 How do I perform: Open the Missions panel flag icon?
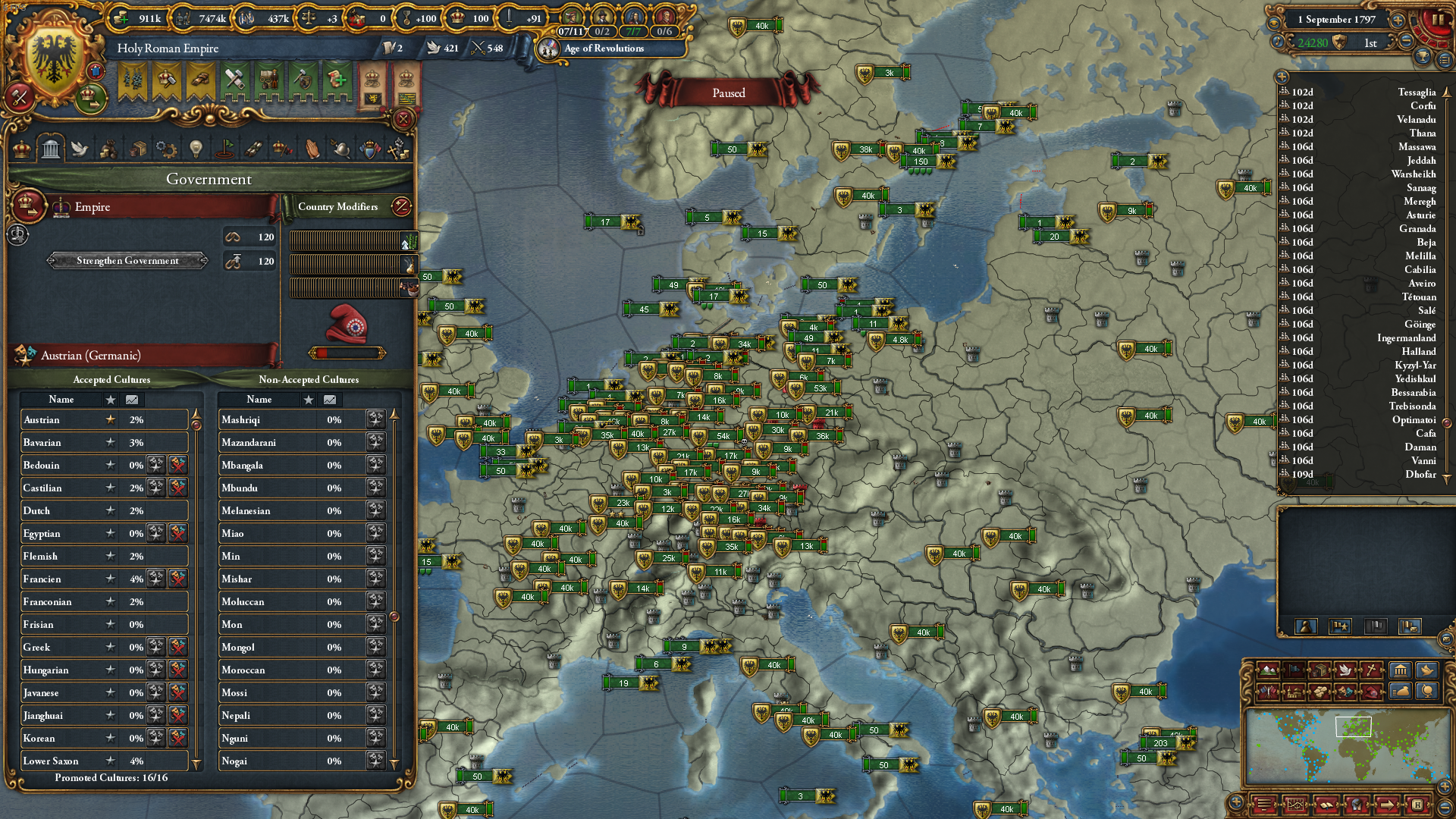tap(225, 148)
